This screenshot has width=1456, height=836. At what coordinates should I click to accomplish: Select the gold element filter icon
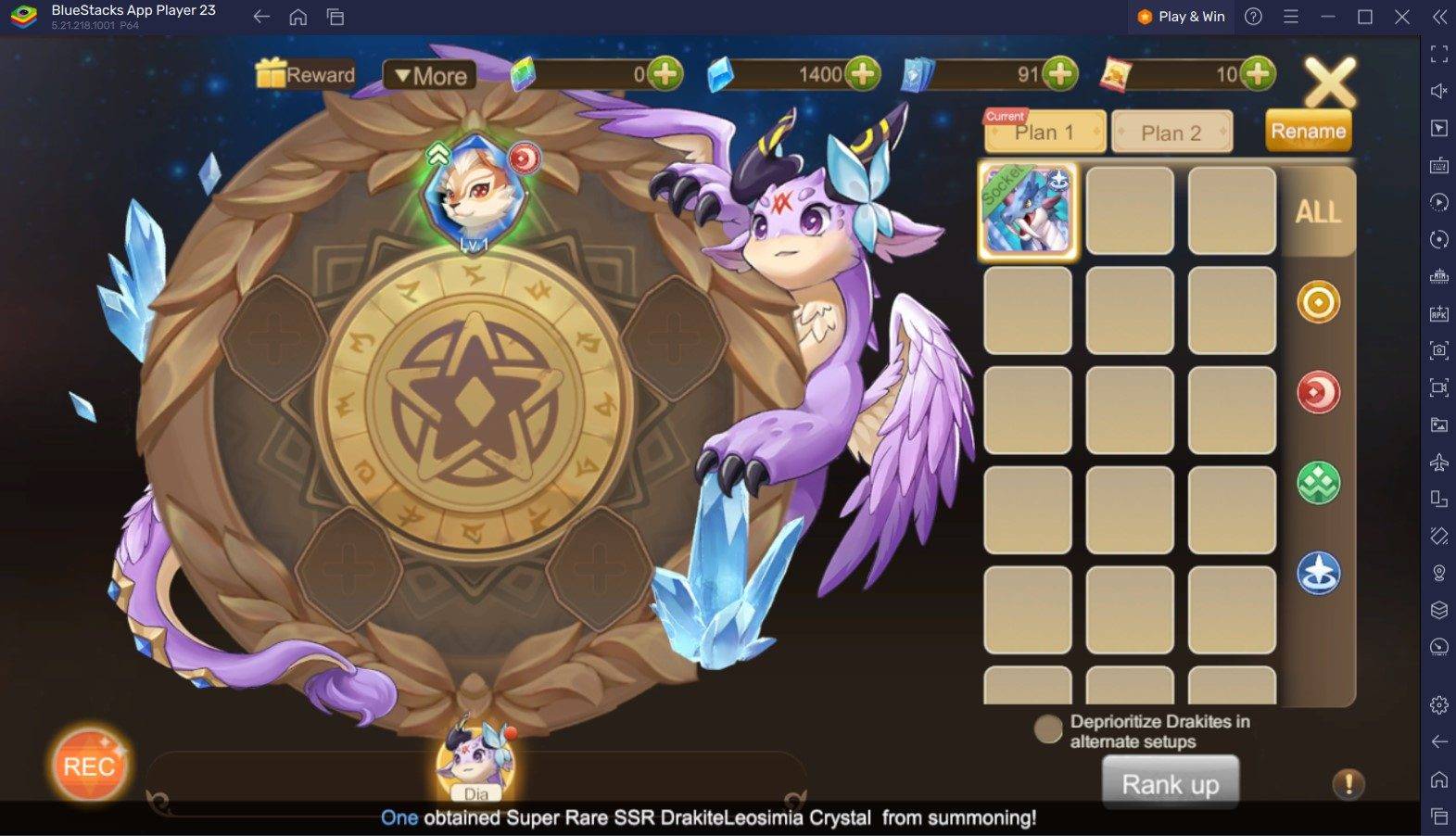1318,303
